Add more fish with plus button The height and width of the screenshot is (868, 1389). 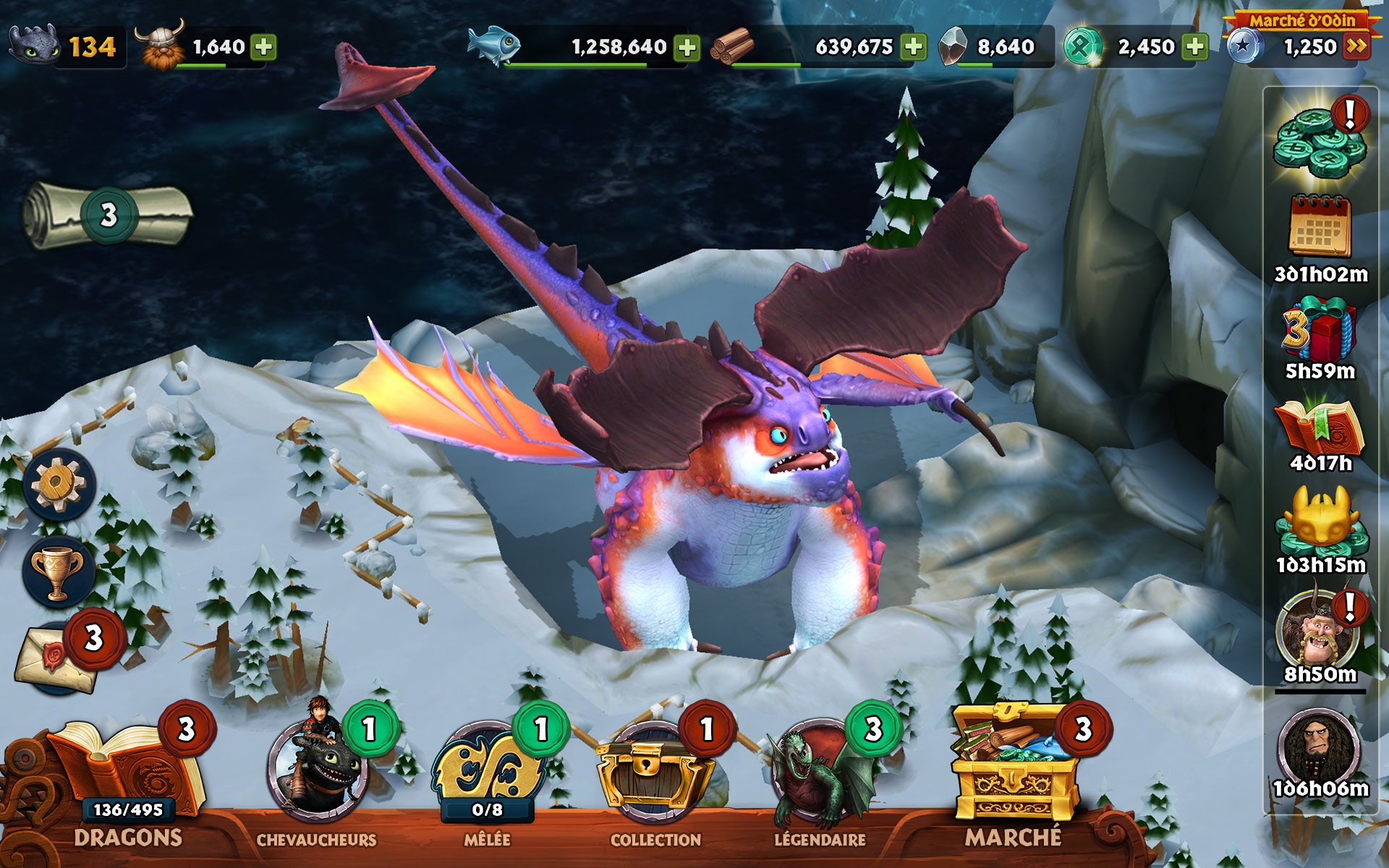687,48
